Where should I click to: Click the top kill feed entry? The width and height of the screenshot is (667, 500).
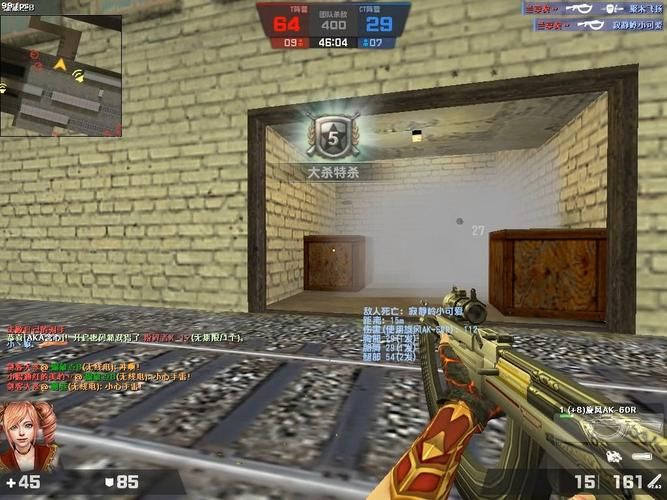tap(593, 8)
